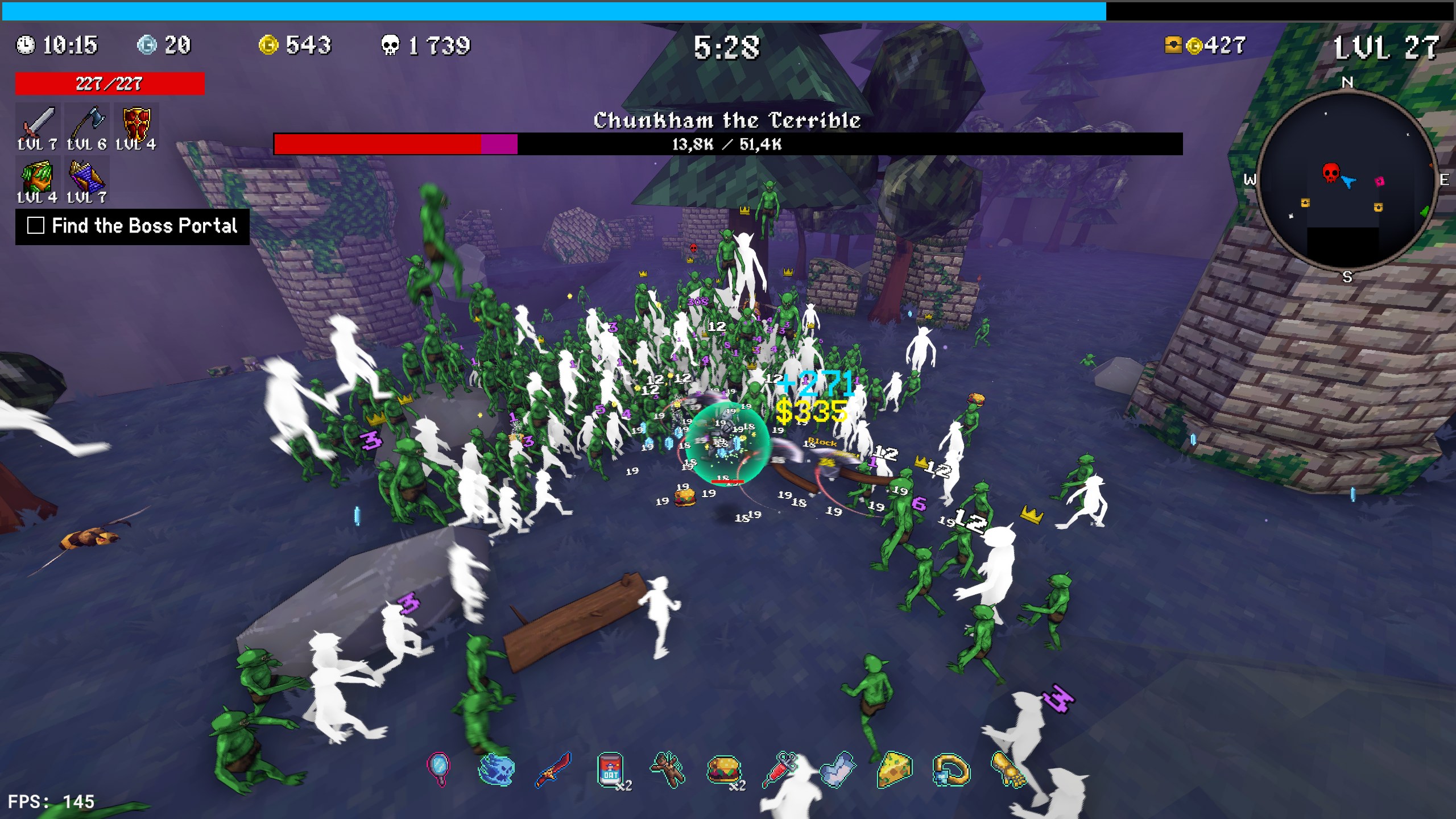Select the golden gauntlet item

coord(1008,770)
